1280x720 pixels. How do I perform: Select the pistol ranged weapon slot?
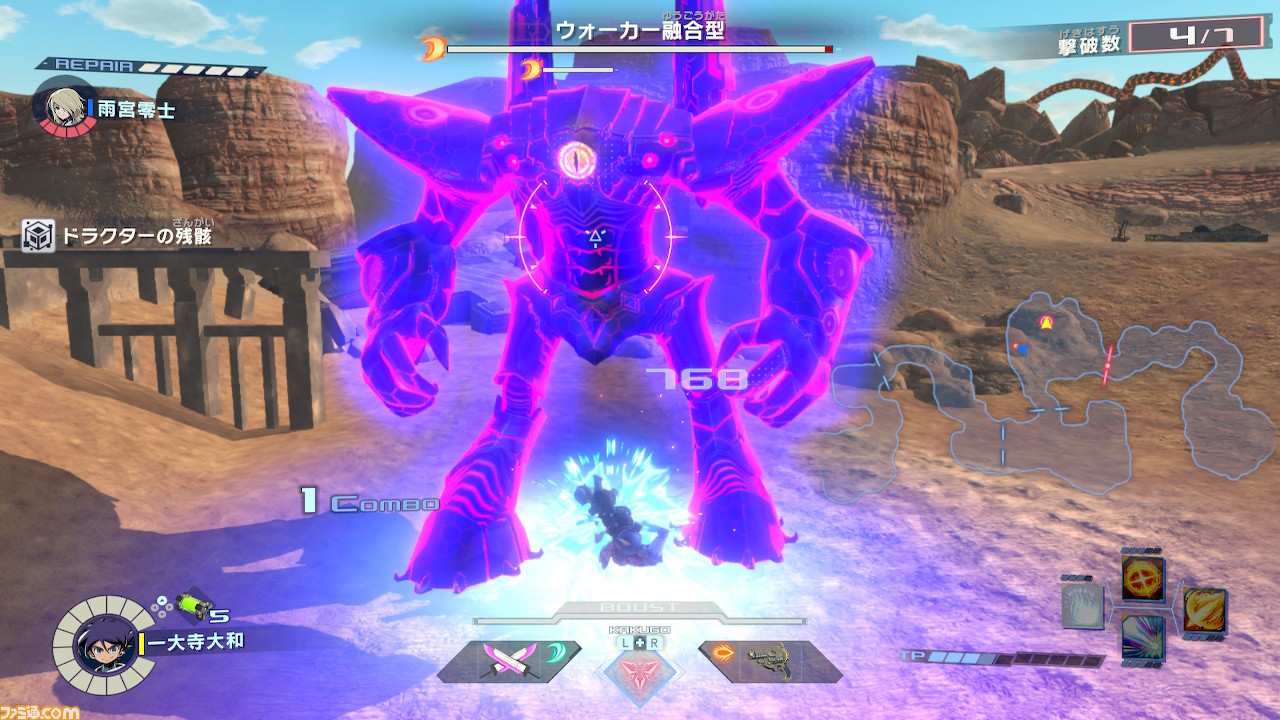pos(772,662)
